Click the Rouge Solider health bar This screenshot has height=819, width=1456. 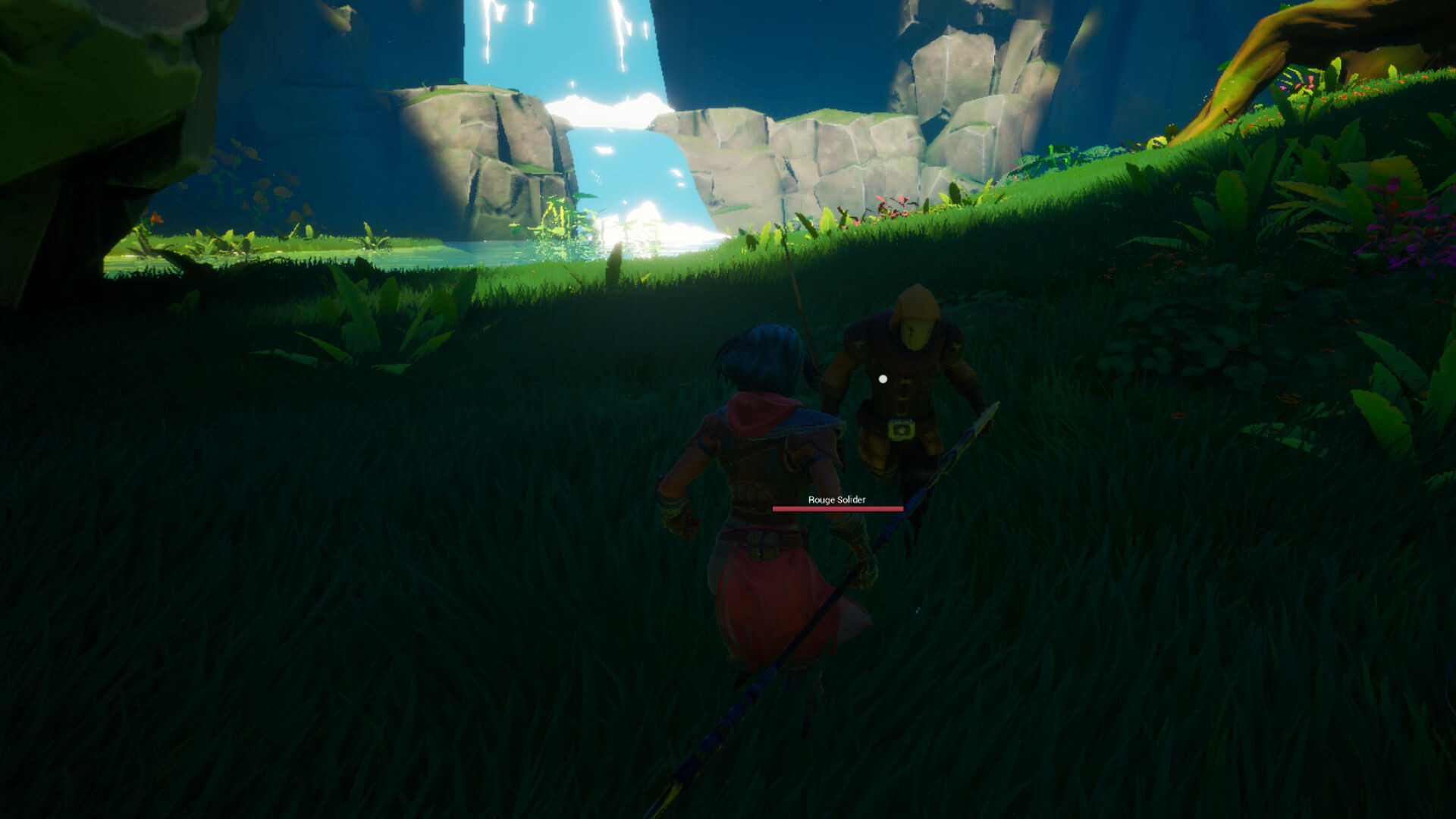pyautogui.click(x=838, y=510)
